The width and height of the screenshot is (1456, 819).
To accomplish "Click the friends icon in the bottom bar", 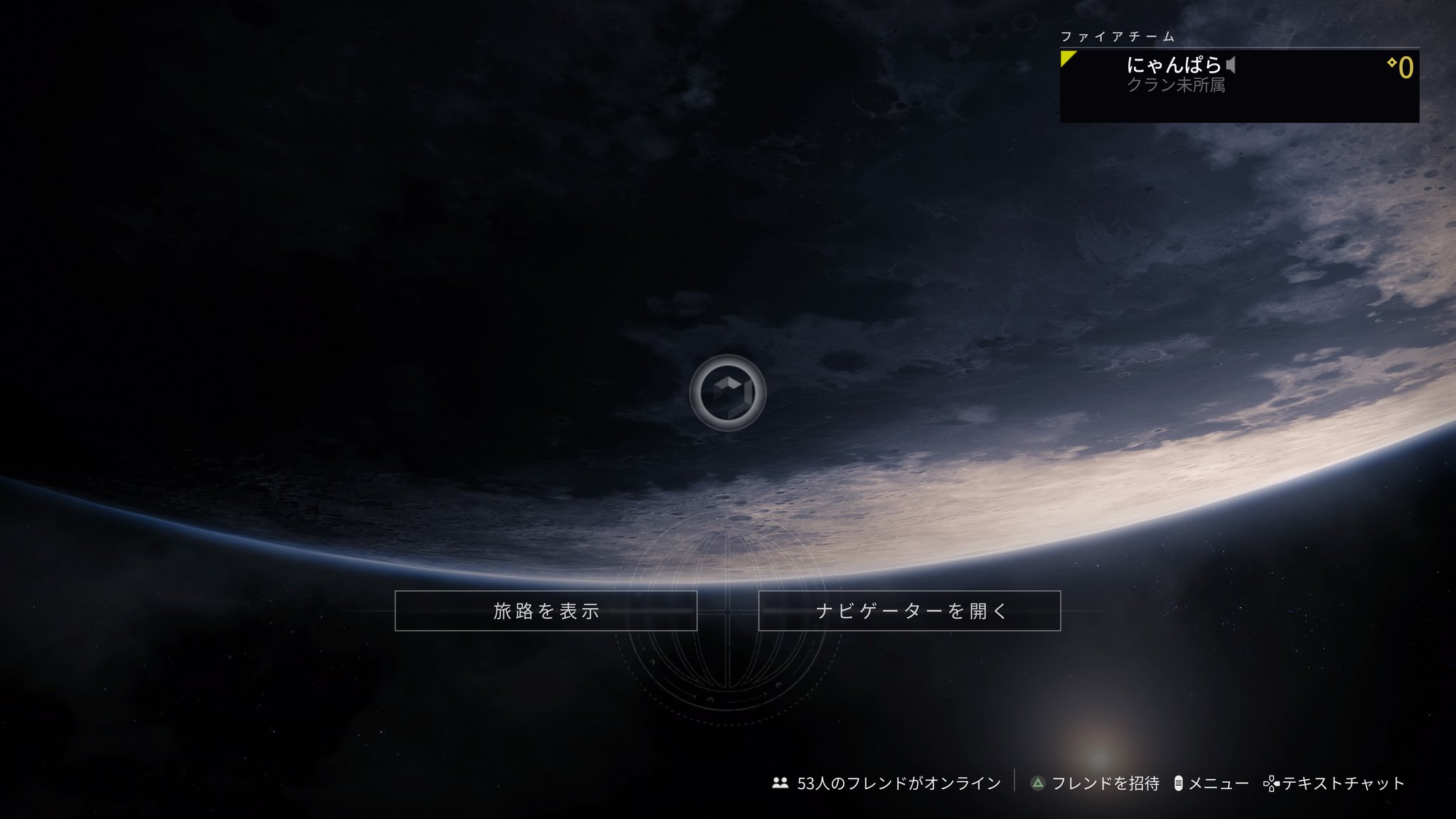I will point(780,783).
